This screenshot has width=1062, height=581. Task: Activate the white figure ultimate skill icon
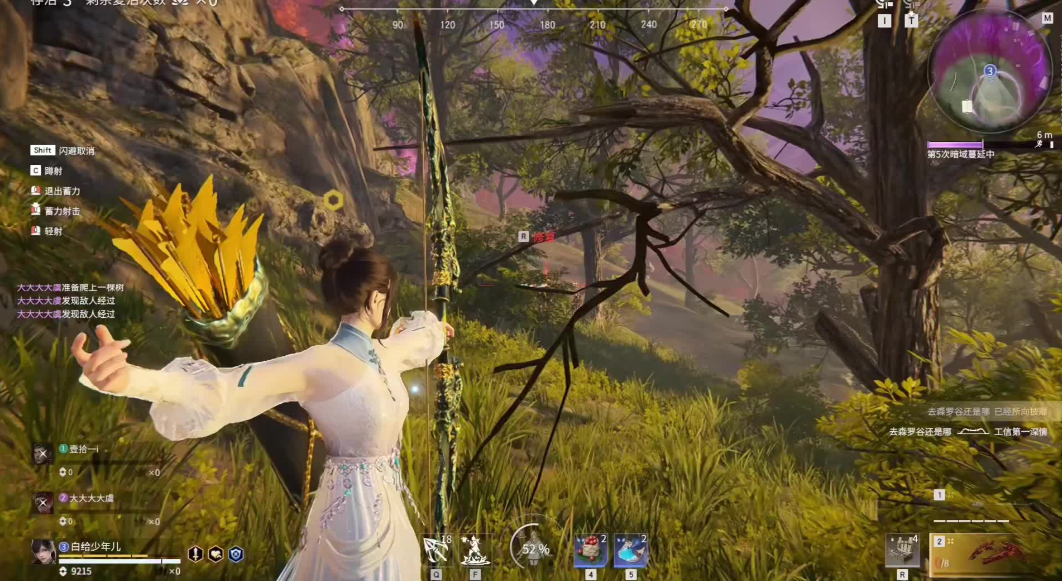click(x=474, y=549)
